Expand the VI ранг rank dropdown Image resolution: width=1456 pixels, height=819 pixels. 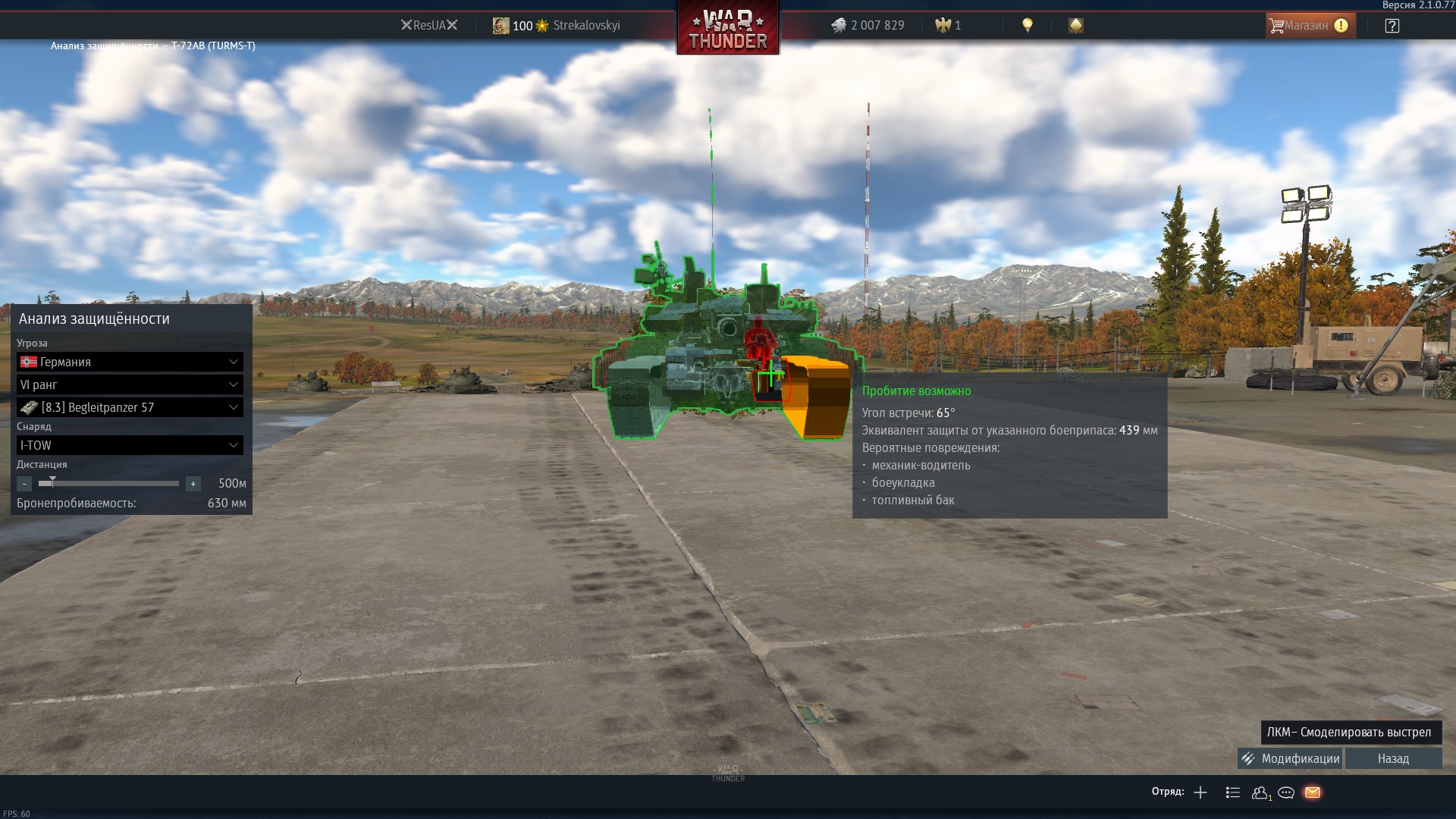[x=130, y=384]
